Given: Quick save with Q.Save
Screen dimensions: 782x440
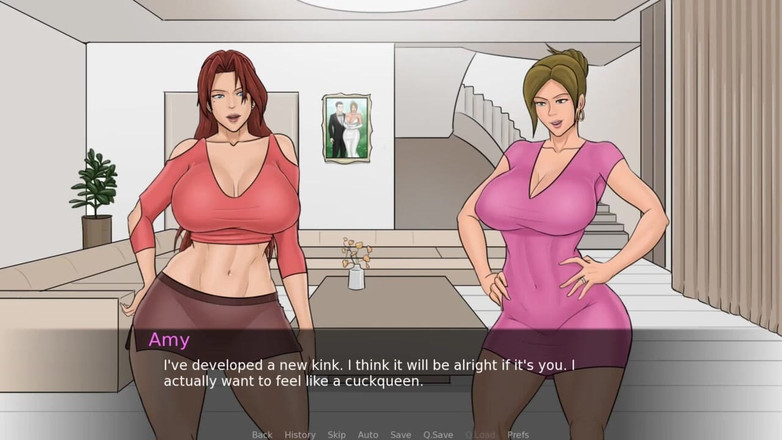Looking at the screenshot, I should 438,434.
